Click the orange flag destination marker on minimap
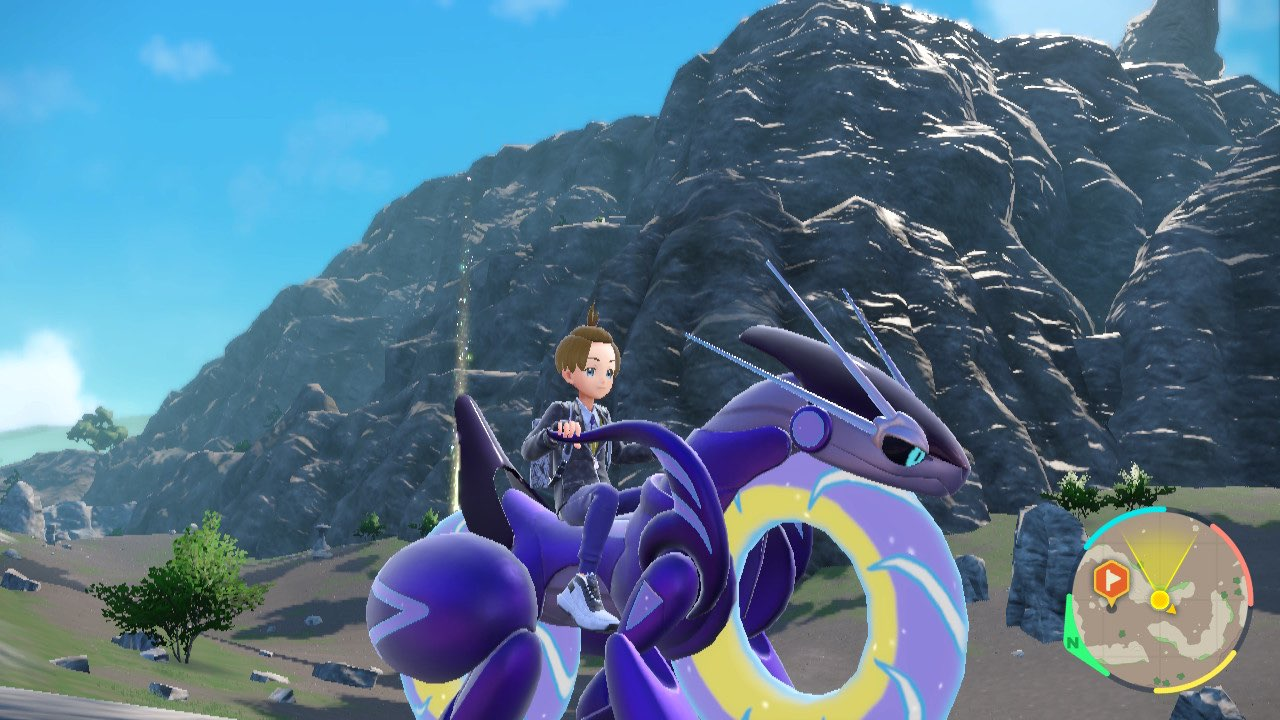 click(1111, 578)
